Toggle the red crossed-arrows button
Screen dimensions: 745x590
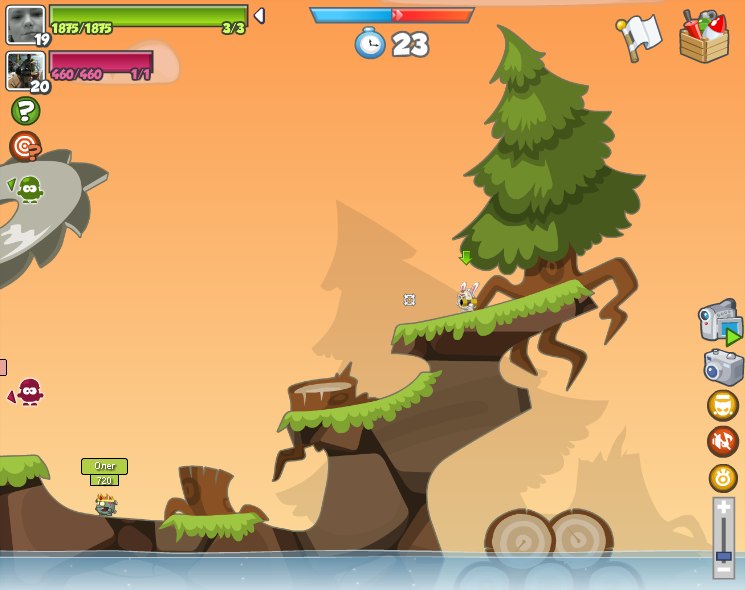point(723,441)
